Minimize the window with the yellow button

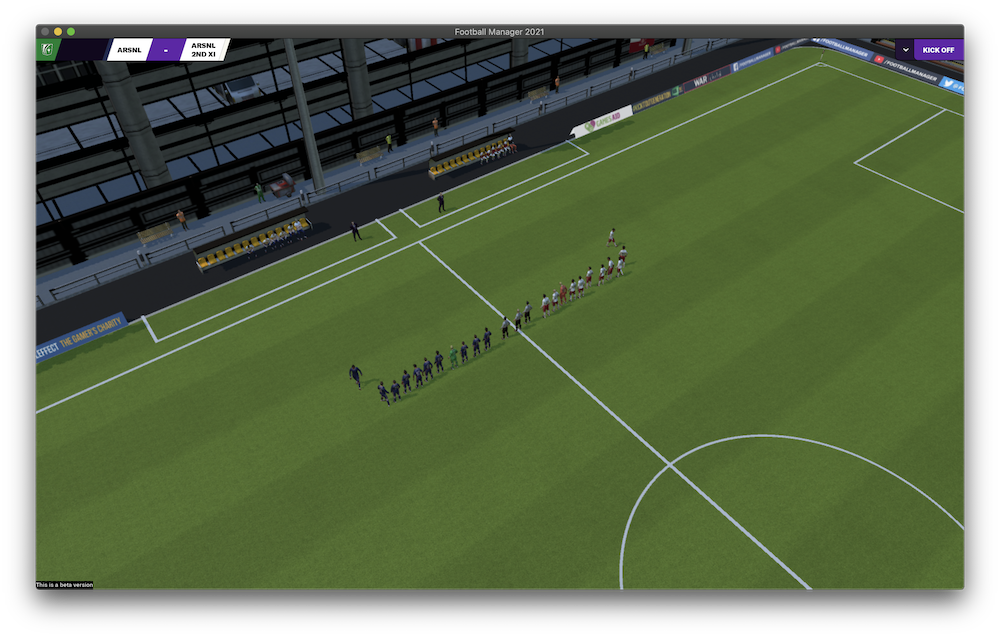point(58,31)
